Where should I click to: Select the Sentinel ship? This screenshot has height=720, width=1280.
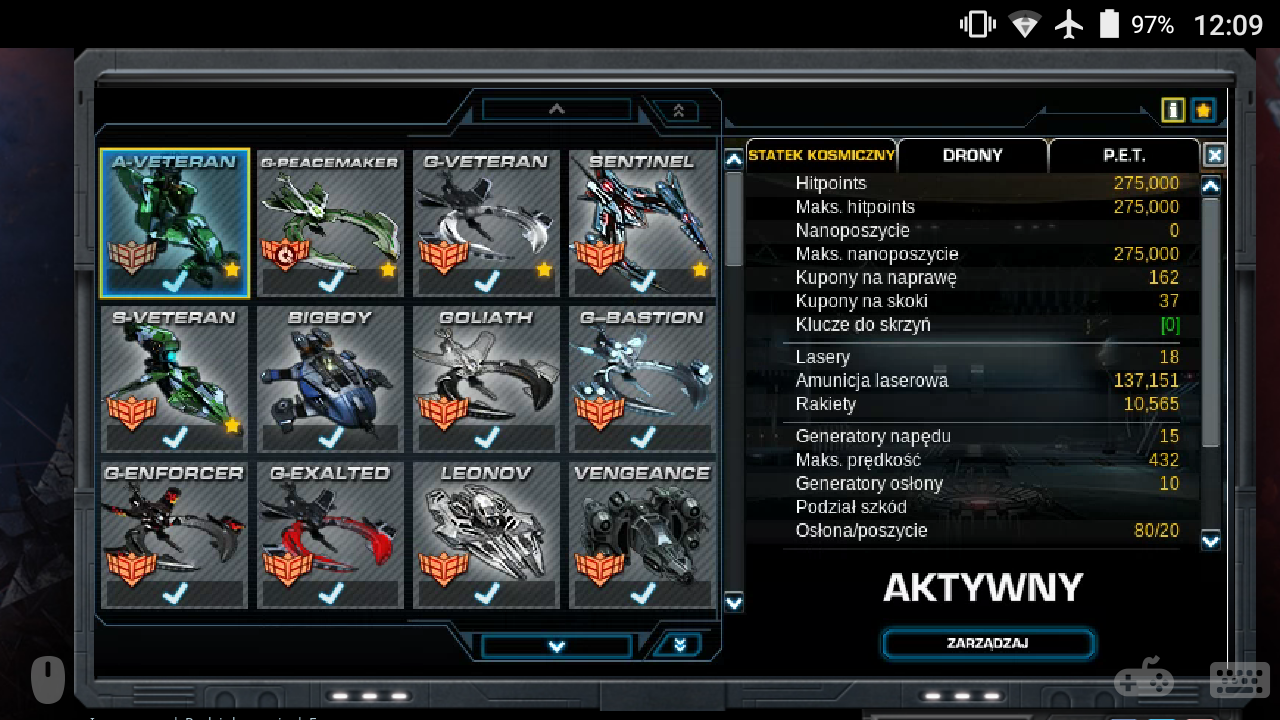tap(643, 223)
